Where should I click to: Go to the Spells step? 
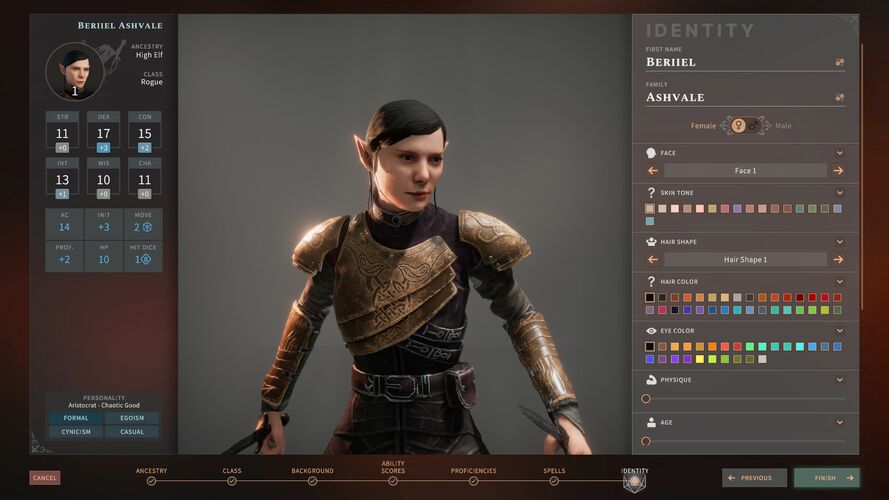553,480
